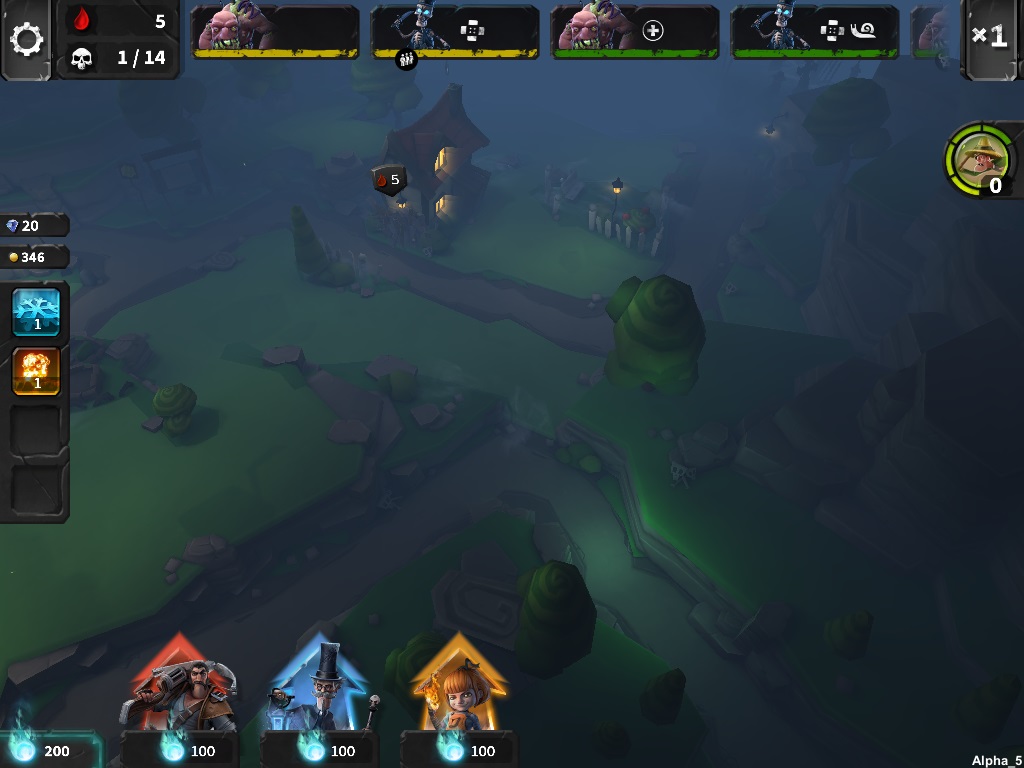Viewport: 1024px width, 768px height.
Task: Choose the red gunner tower card
Action: 178,687
